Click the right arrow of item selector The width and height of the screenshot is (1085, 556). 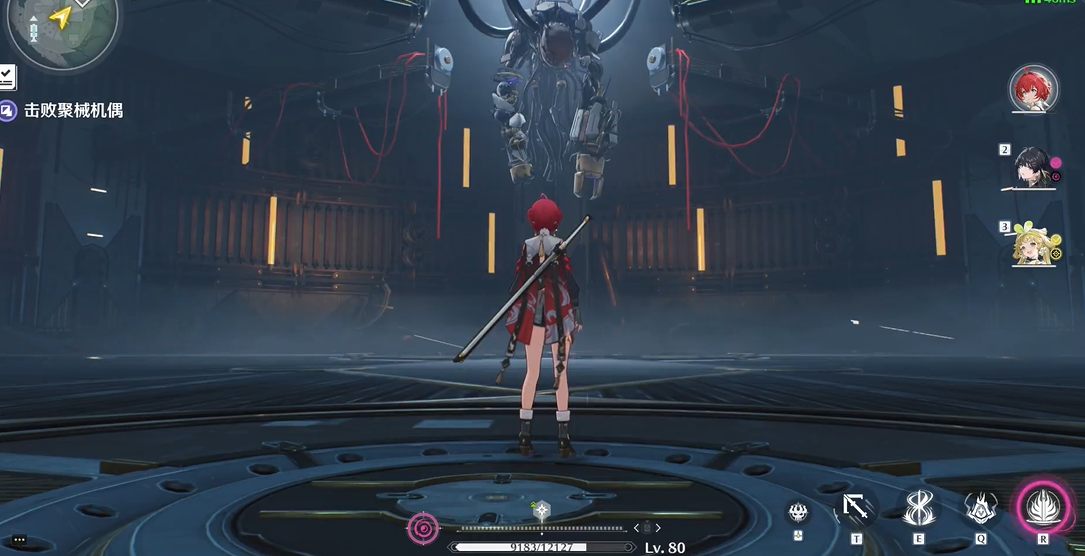[x=660, y=528]
